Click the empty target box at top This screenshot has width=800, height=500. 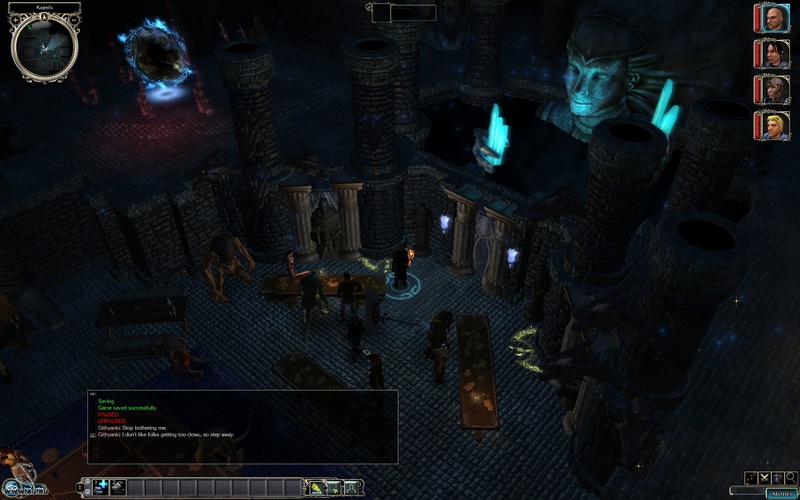(404, 13)
